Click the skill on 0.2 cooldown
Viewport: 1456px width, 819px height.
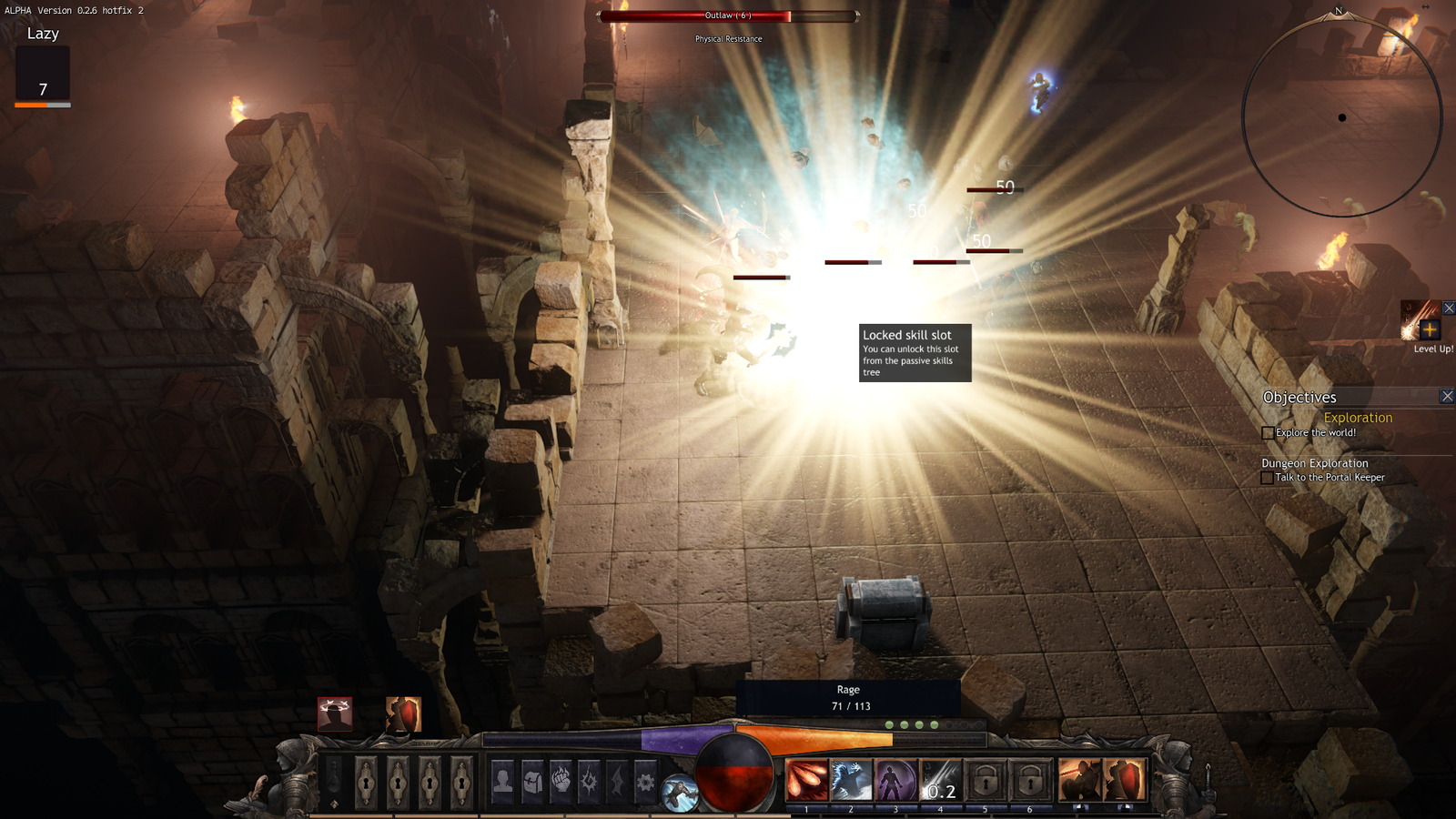click(940, 780)
